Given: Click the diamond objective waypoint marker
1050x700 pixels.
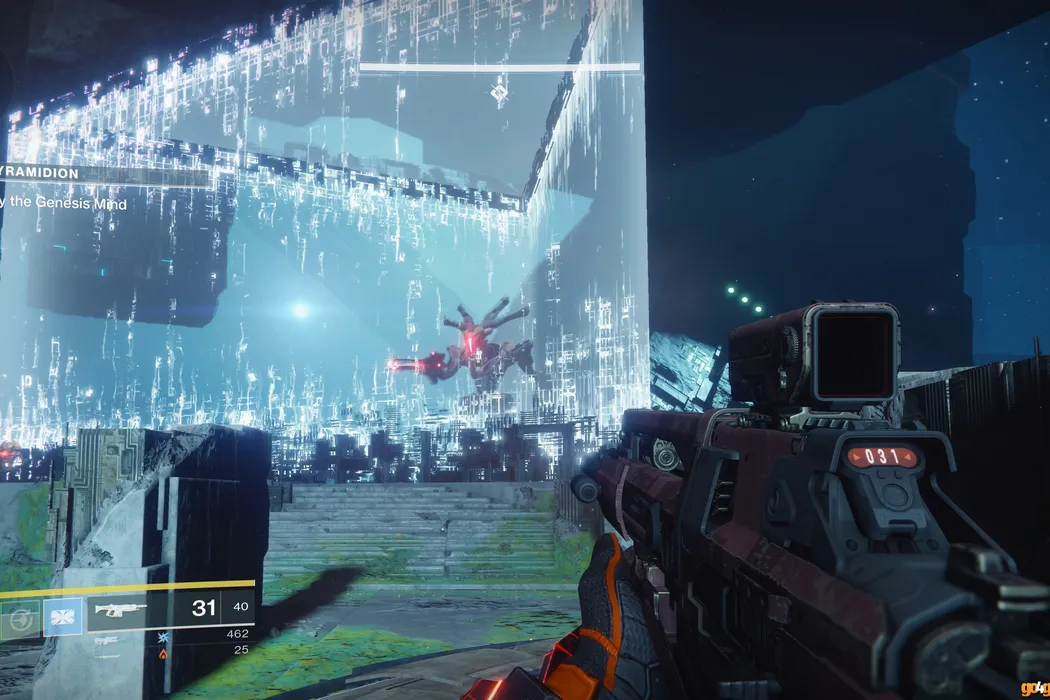Looking at the screenshot, I should [497, 94].
